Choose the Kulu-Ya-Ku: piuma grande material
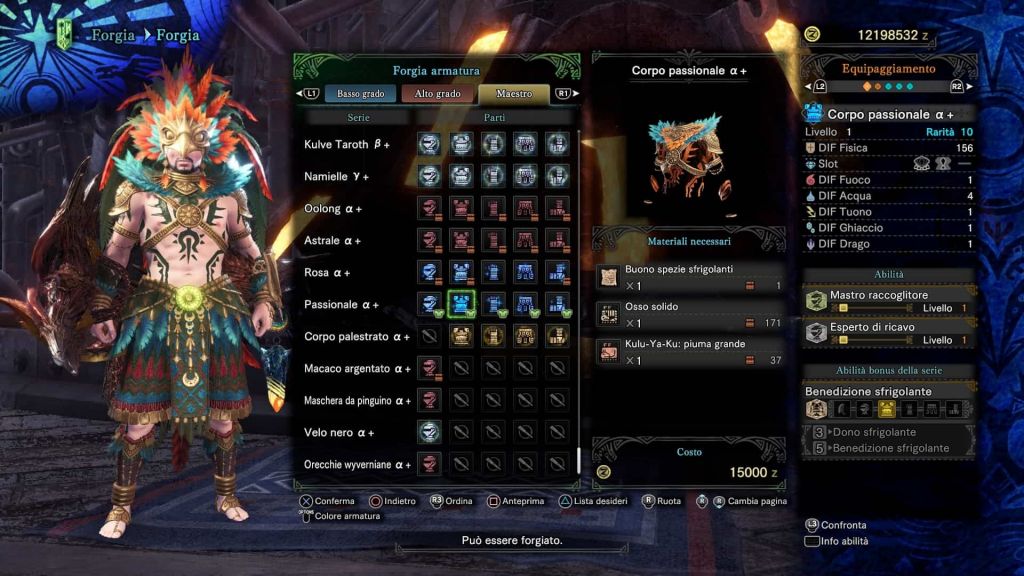1024x576 pixels. 689,351
